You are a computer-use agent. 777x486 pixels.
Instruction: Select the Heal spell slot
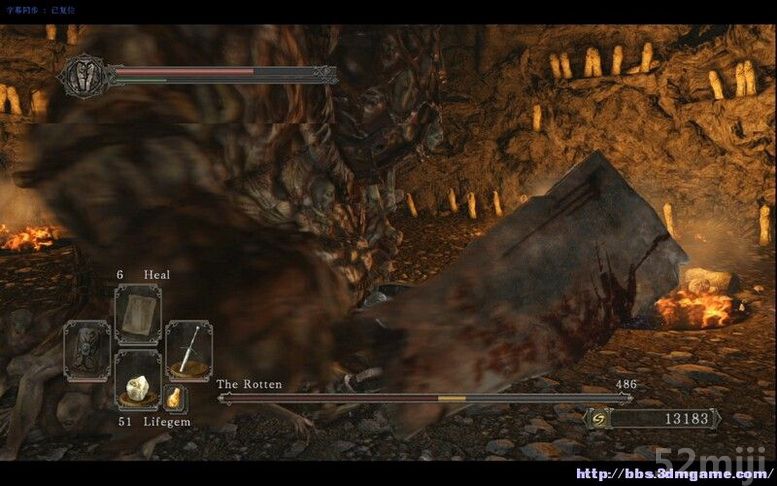tap(137, 313)
